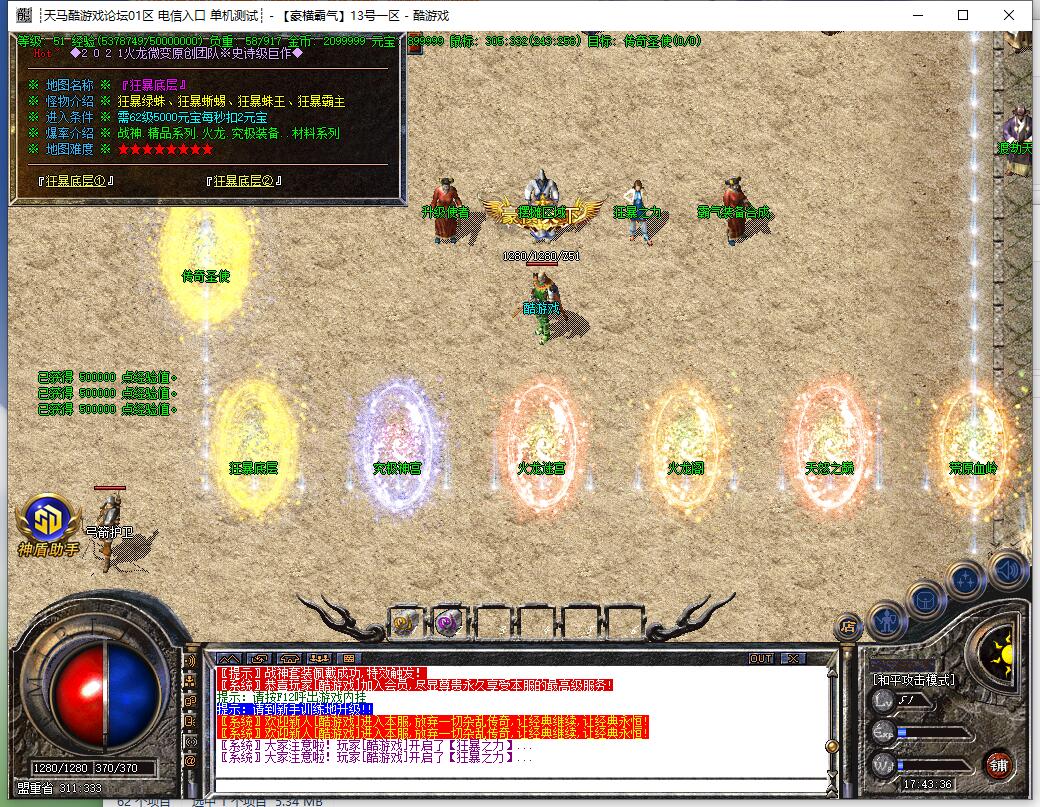Open the bag inventory round button

tap(925, 599)
